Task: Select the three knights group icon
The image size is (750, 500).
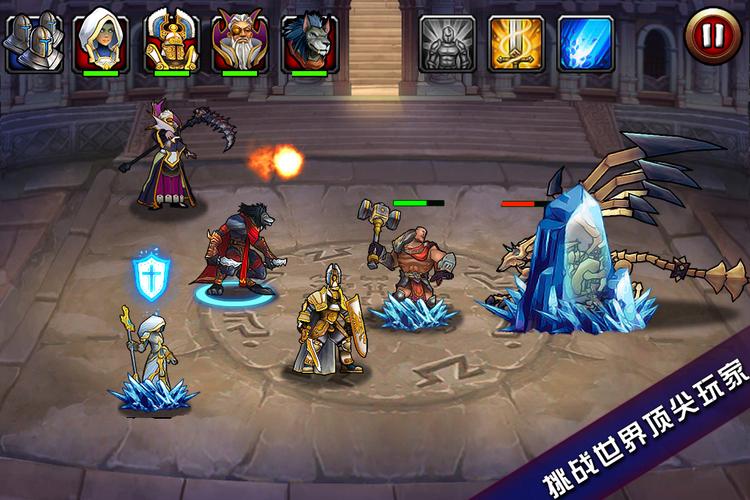Action: (x=34, y=42)
